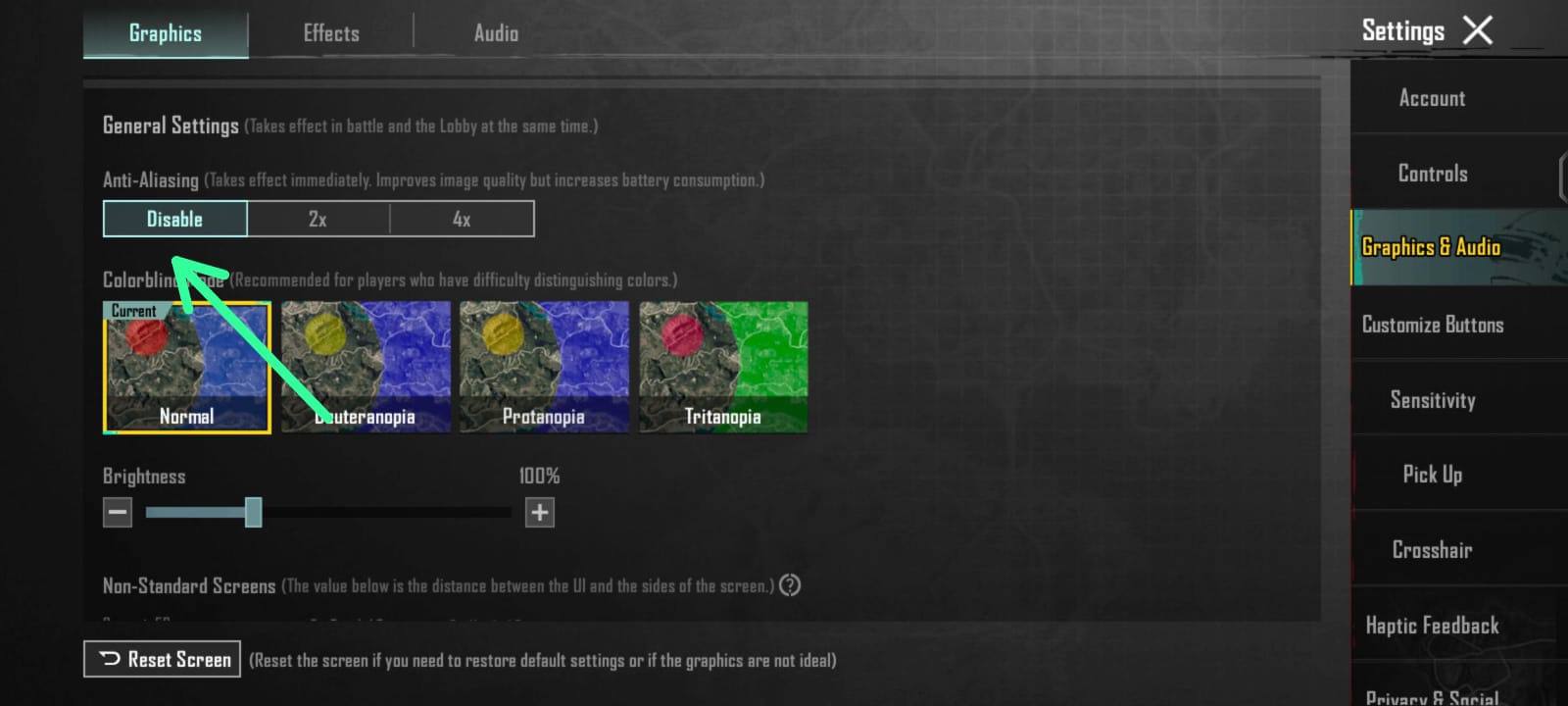Open the Sensitivity settings
This screenshot has width=1568, height=706.
tap(1432, 400)
